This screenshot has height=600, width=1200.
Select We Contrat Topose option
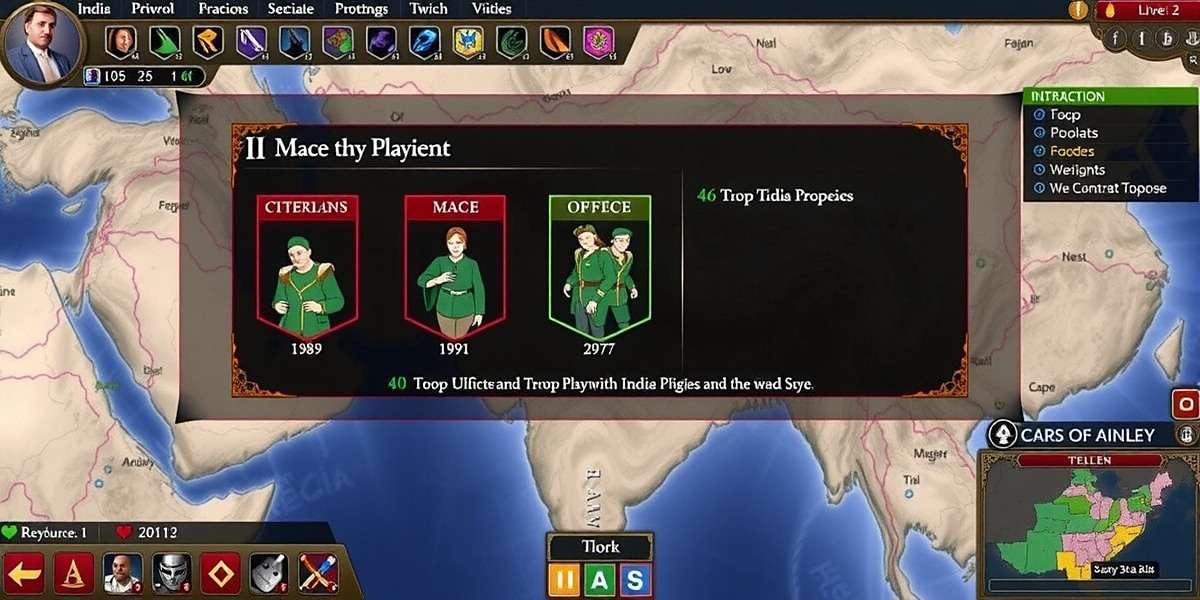[x=1107, y=188]
